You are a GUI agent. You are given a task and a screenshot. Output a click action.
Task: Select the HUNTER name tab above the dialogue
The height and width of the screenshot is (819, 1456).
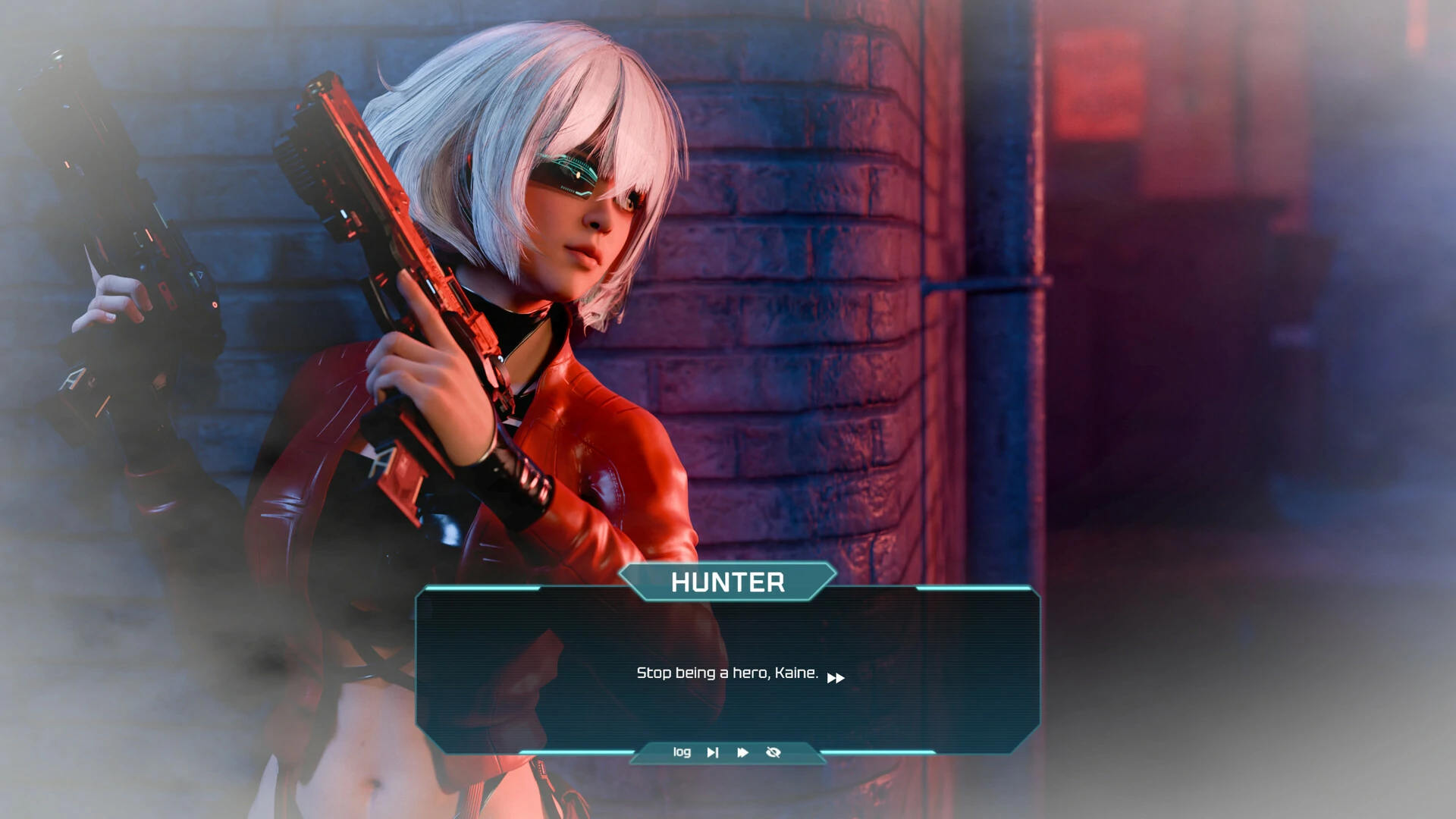coord(727,582)
